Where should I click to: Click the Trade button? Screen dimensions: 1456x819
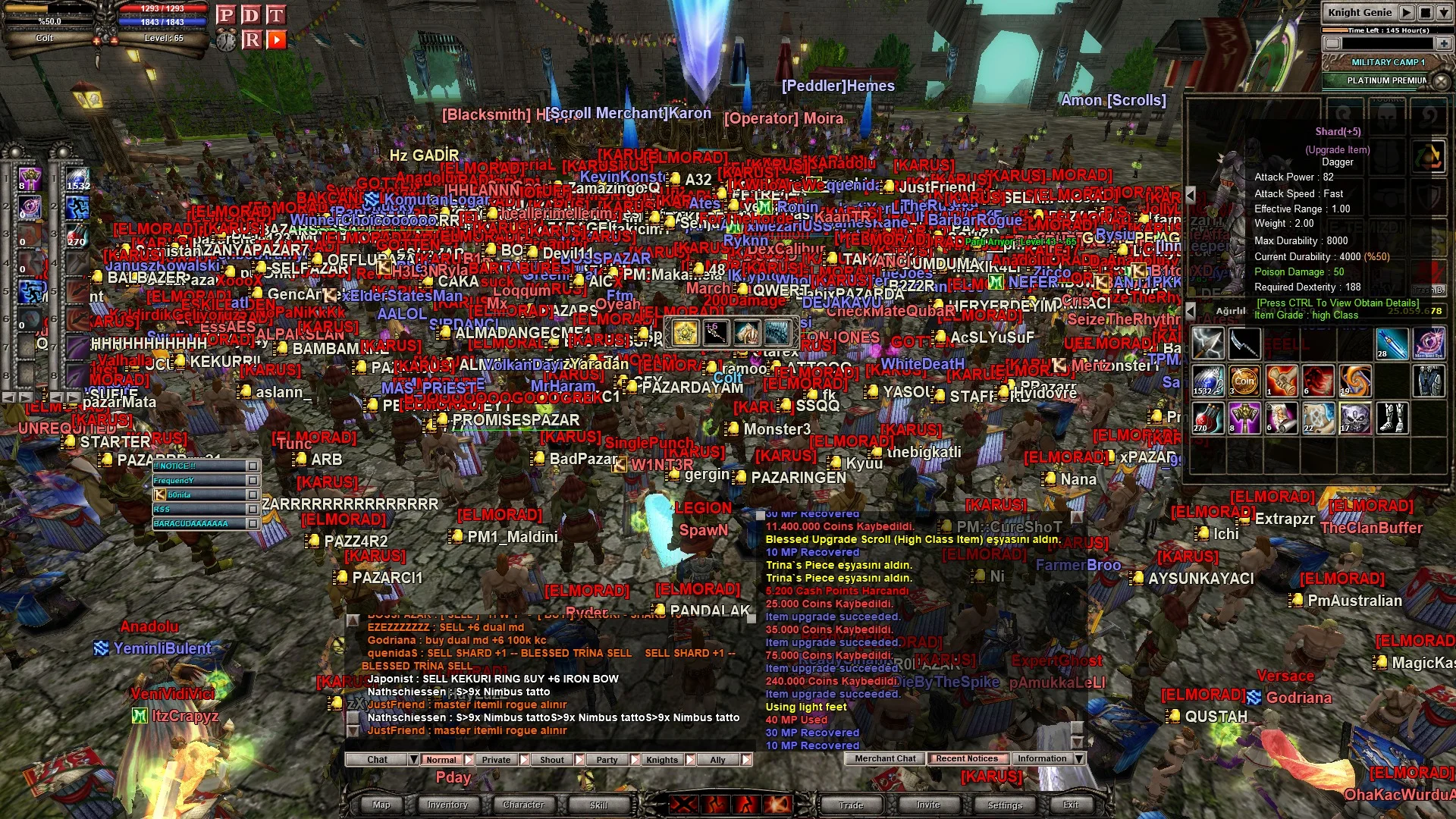point(851,805)
